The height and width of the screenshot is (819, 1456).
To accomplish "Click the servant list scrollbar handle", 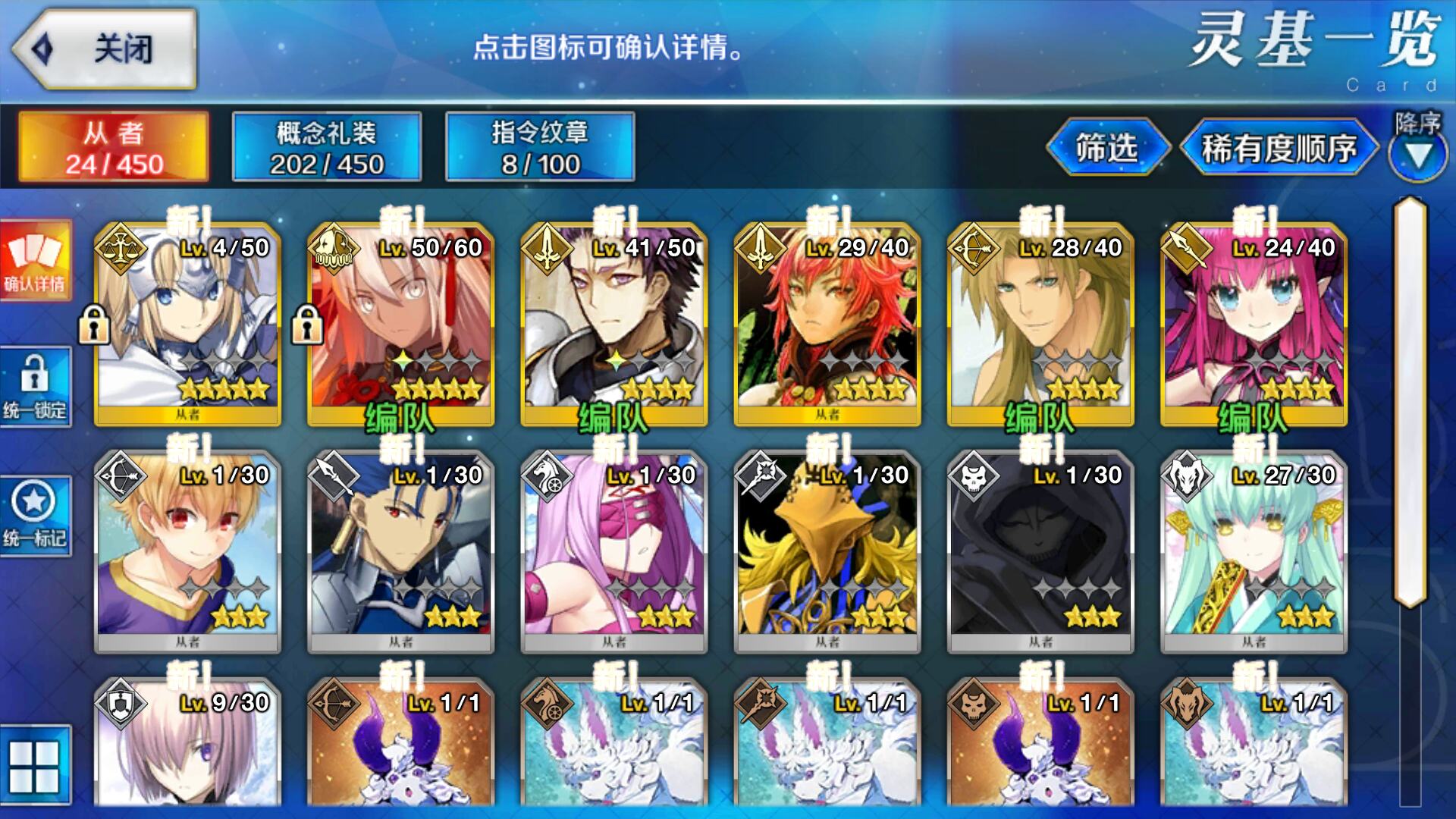I will [x=1410, y=402].
